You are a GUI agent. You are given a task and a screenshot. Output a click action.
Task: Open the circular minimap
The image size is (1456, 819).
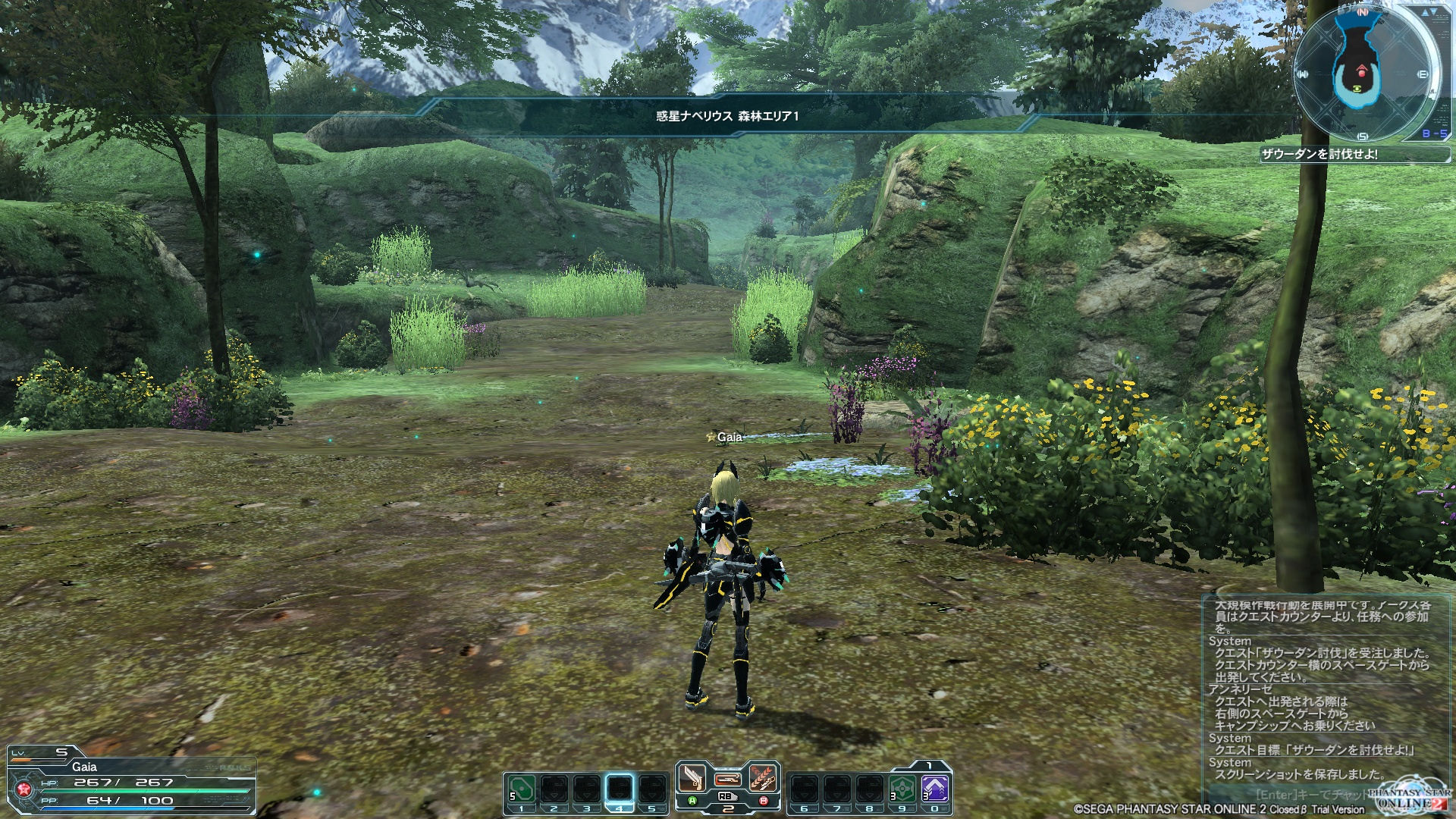pos(1363,72)
